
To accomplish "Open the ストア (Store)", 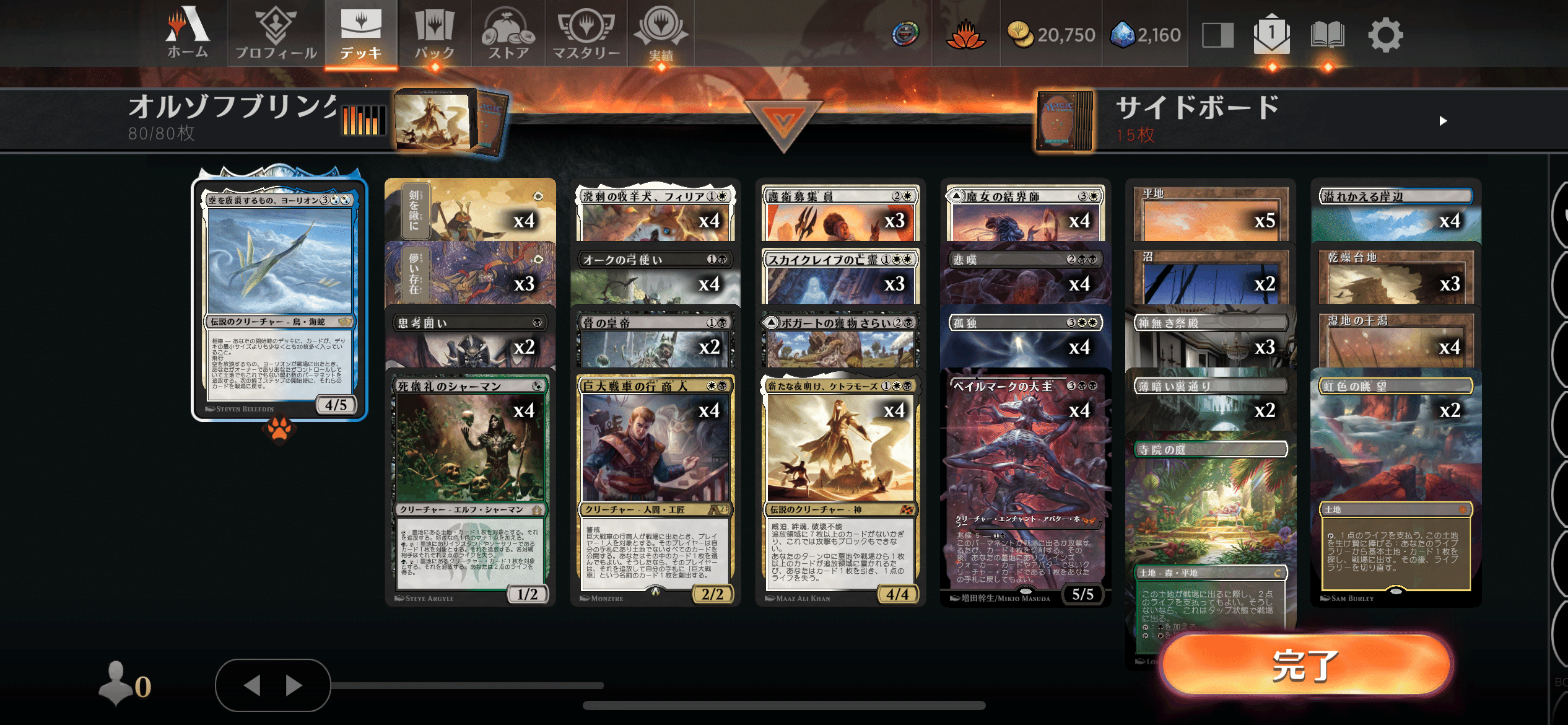I will tap(508, 34).
